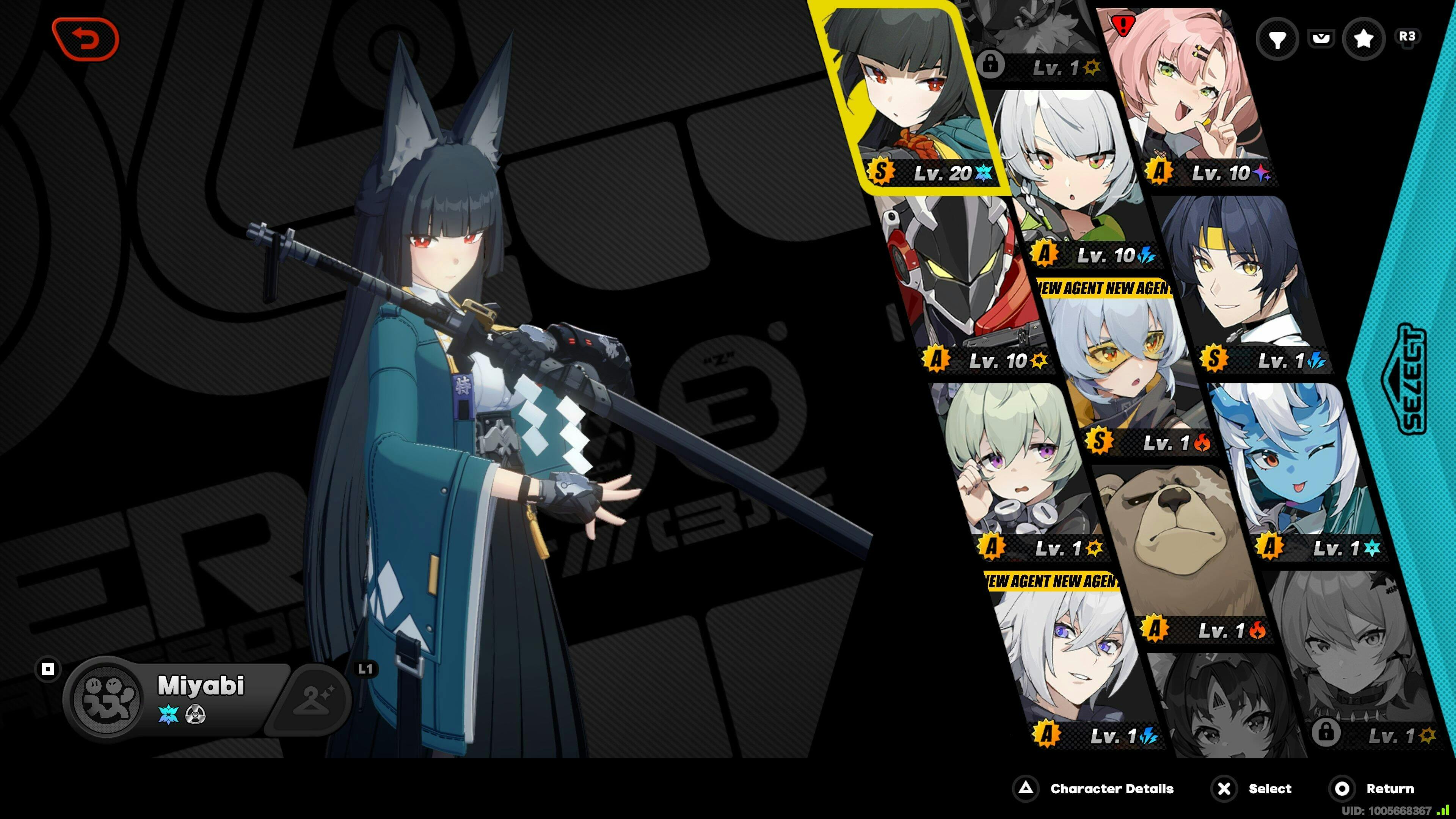The width and height of the screenshot is (1456, 819).
Task: Open the agent filter funnel
Action: click(x=1277, y=38)
